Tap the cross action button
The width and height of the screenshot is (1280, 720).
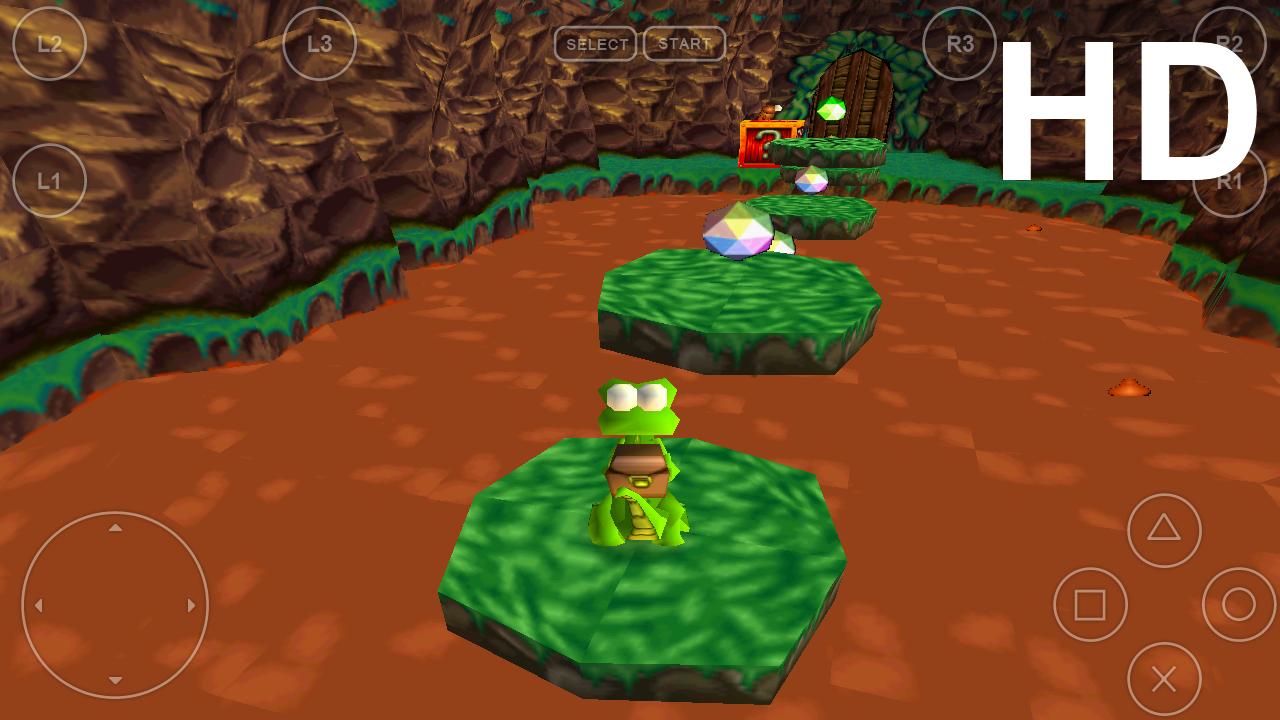[x=1164, y=680]
